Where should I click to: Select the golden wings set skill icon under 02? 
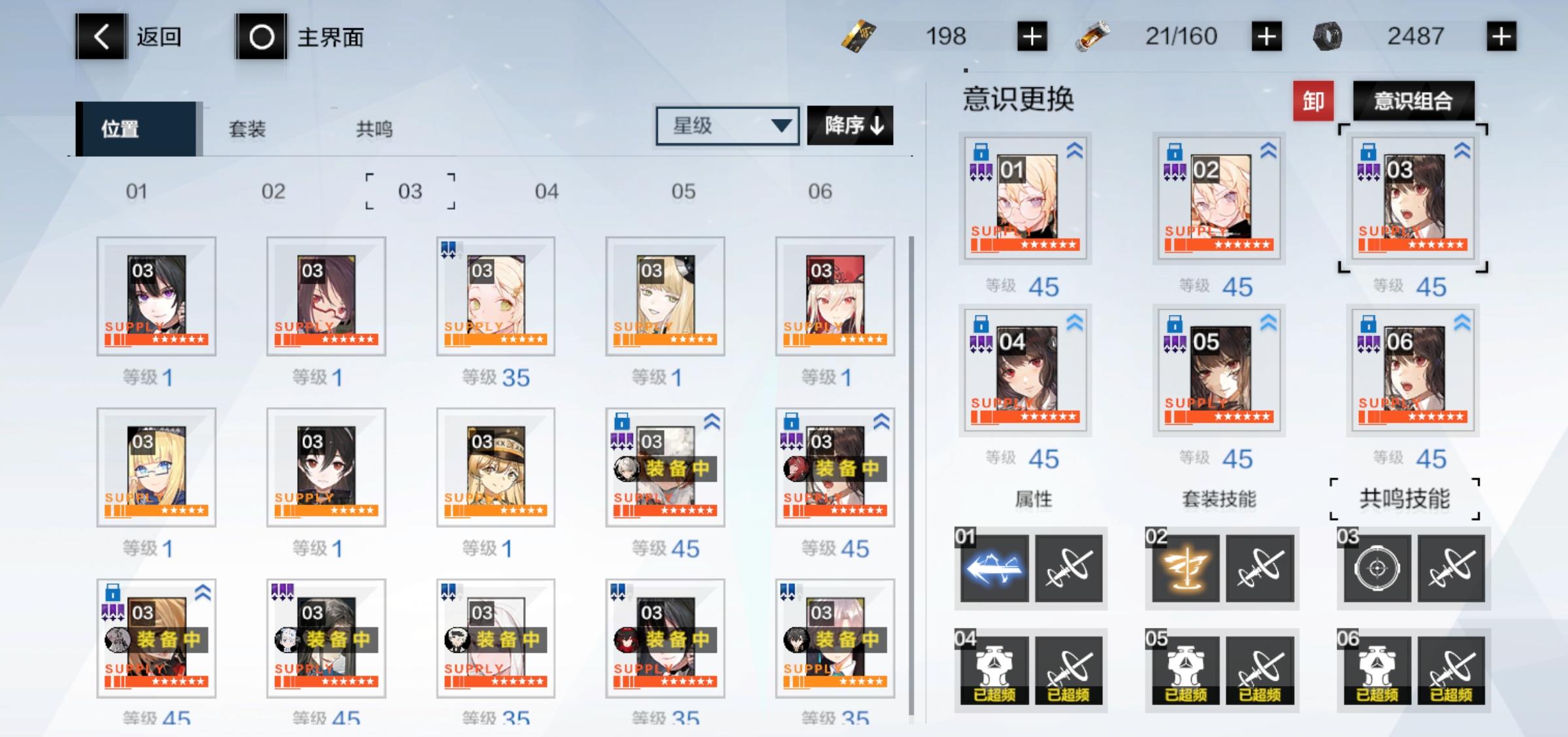[x=1184, y=568]
